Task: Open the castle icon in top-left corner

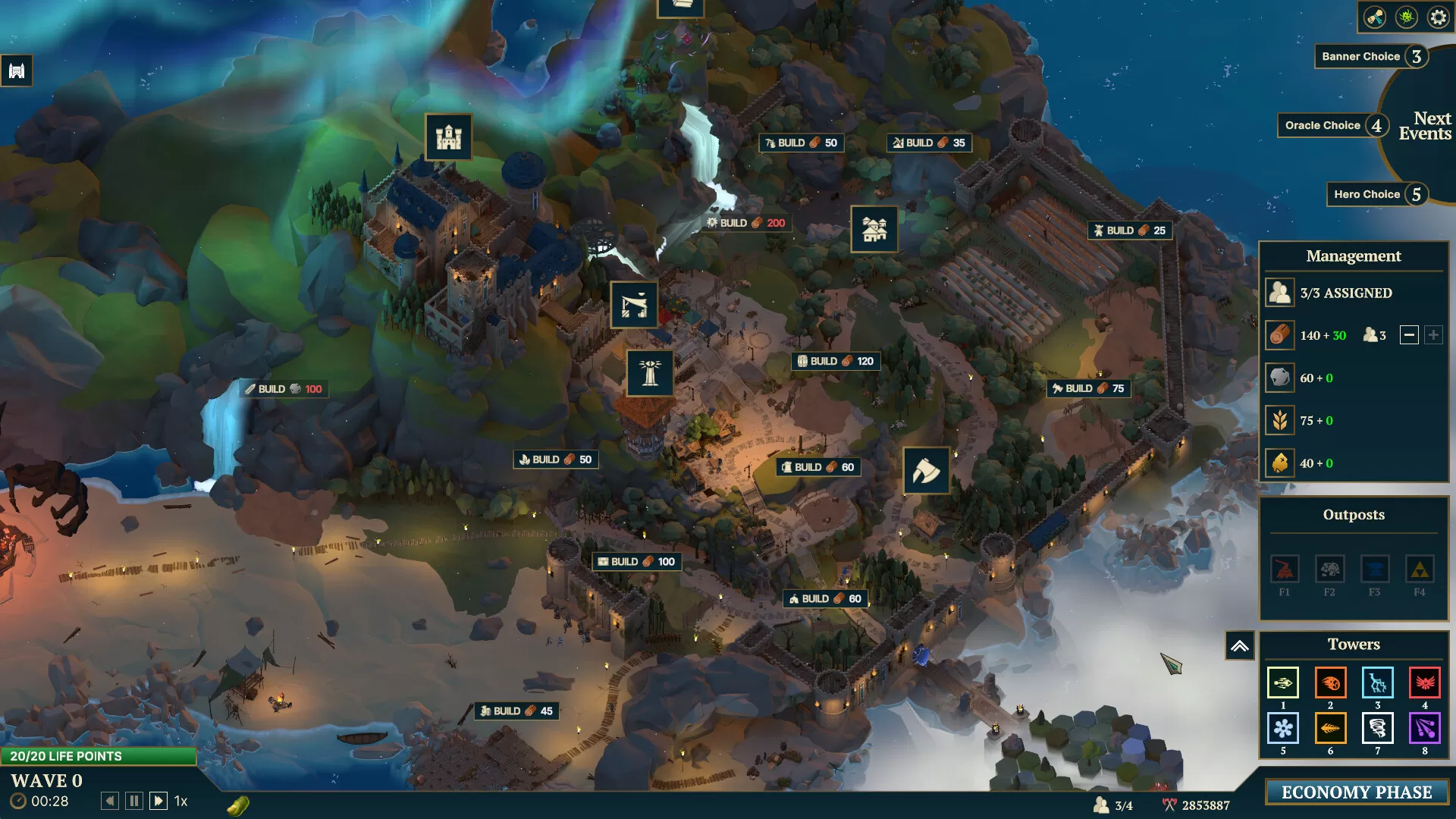Action: [x=17, y=69]
